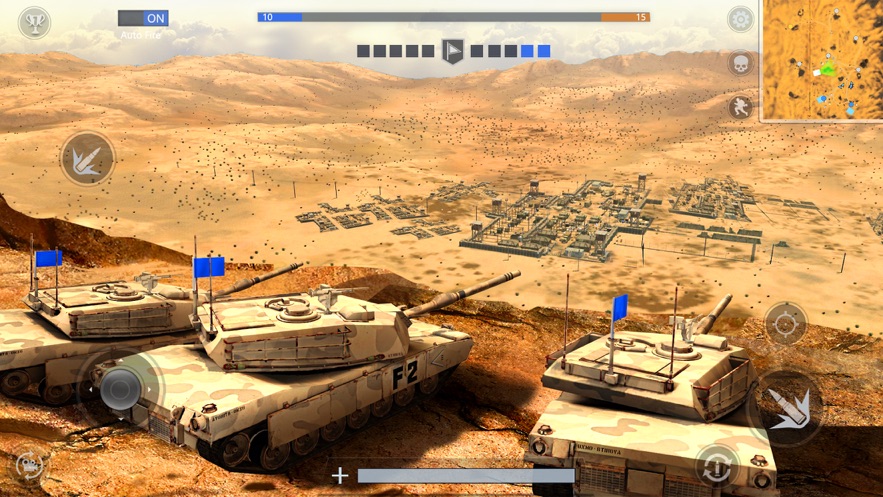The width and height of the screenshot is (883, 497).
Task: Activate the crosshair aim button
Action: [x=786, y=323]
